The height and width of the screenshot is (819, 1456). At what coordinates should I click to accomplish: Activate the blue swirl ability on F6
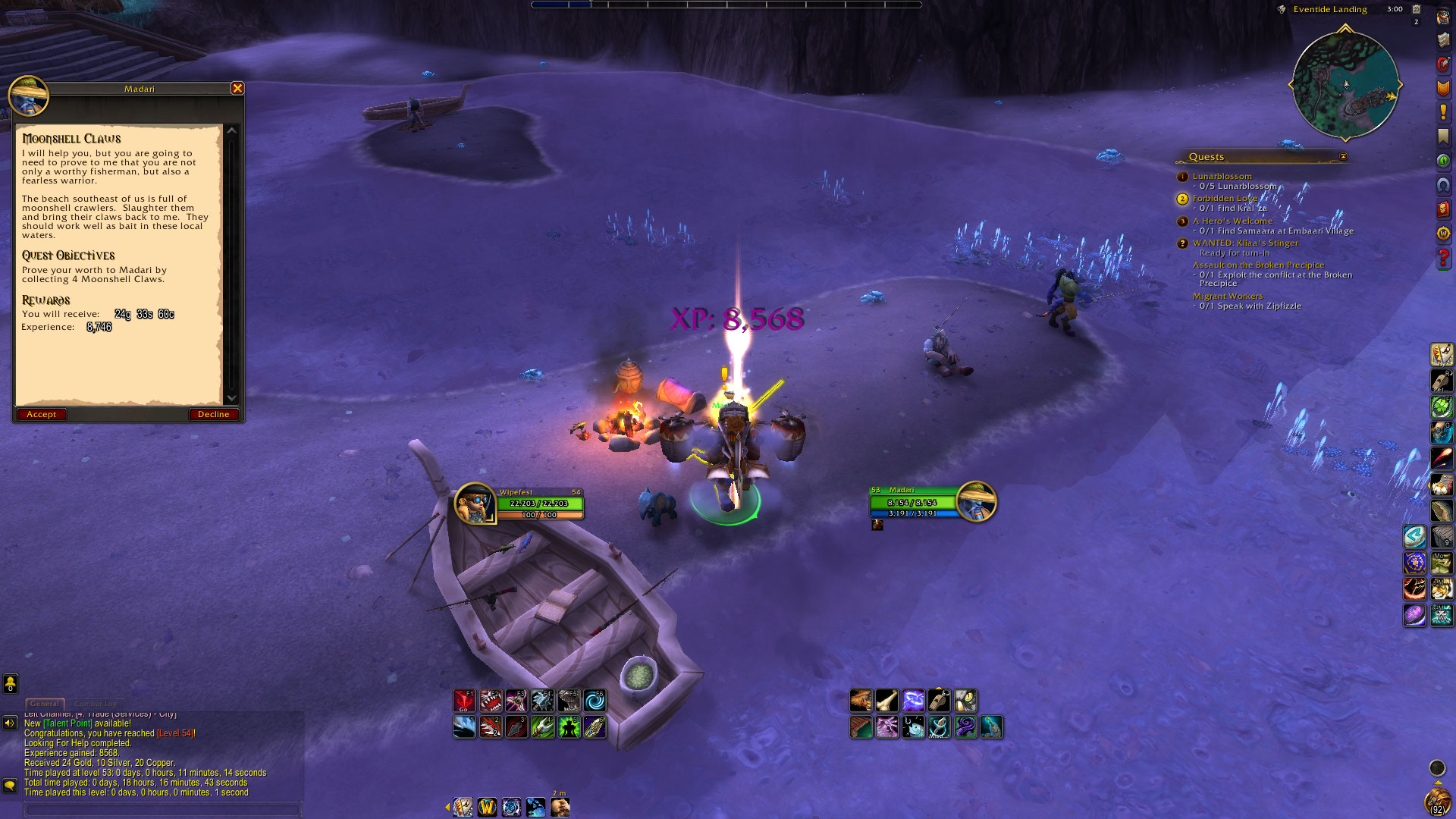coord(595,701)
